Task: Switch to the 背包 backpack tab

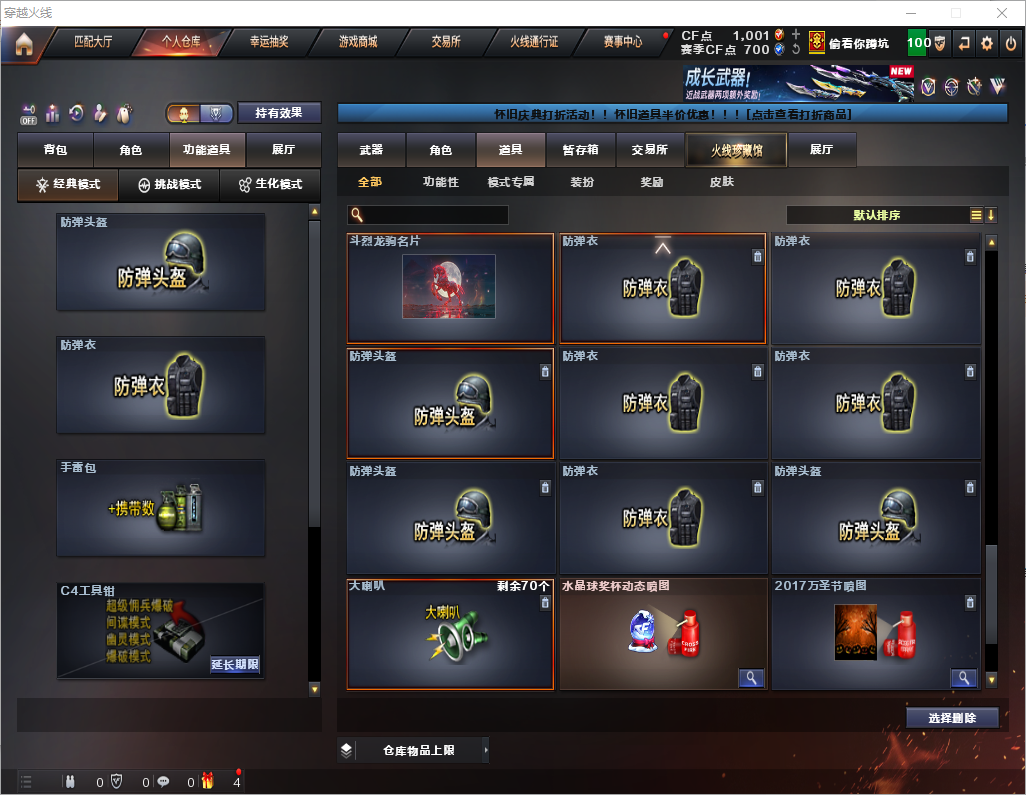Action: [55, 150]
